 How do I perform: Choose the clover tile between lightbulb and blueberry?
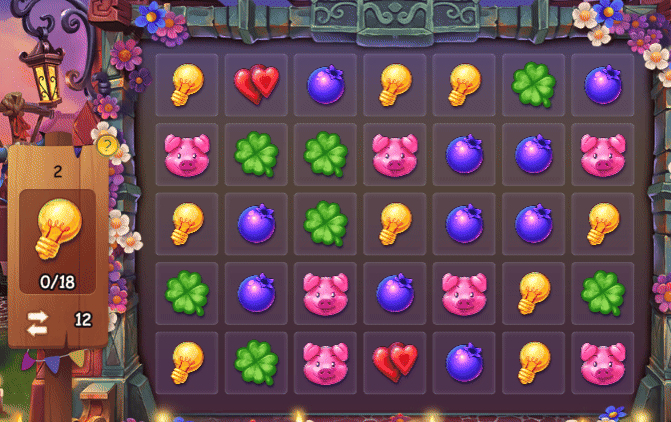[x=534, y=85]
